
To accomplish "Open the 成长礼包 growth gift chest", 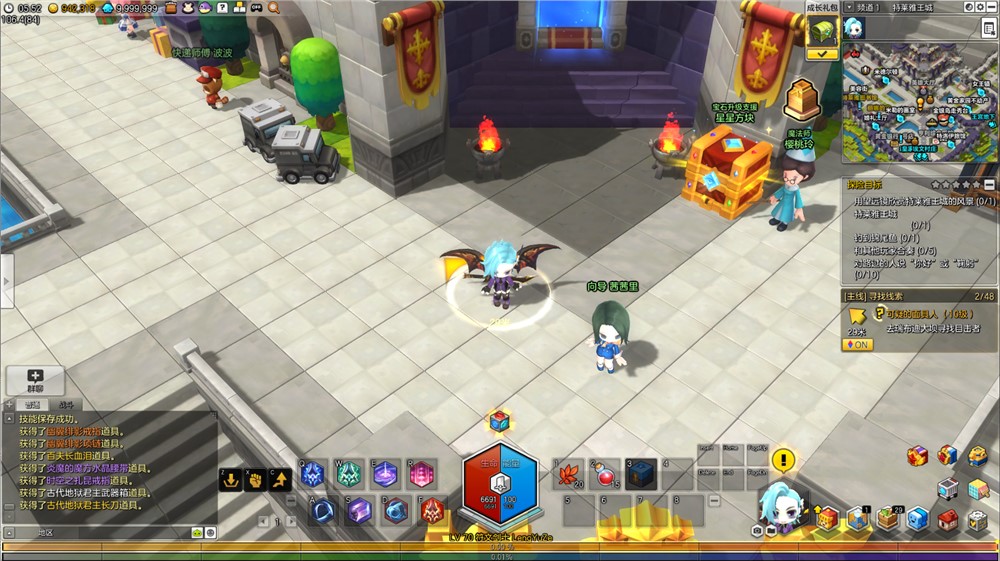I will pos(822,31).
